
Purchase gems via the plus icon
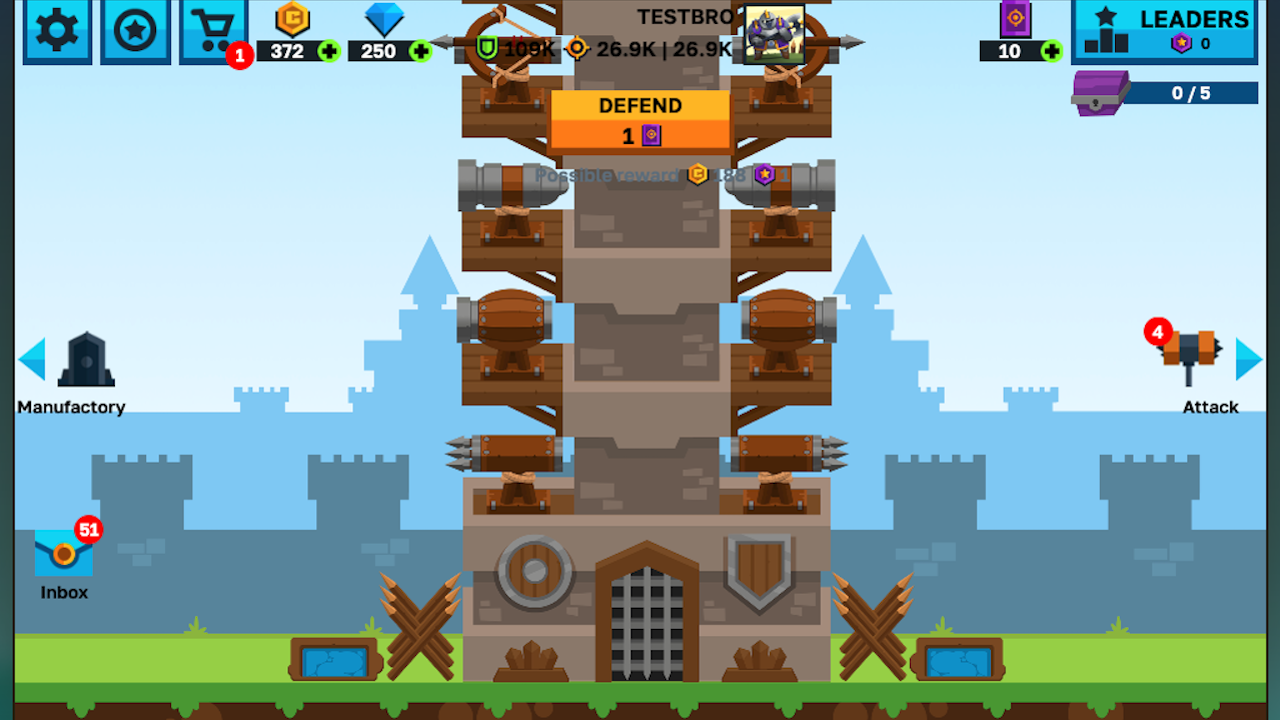tap(421, 51)
